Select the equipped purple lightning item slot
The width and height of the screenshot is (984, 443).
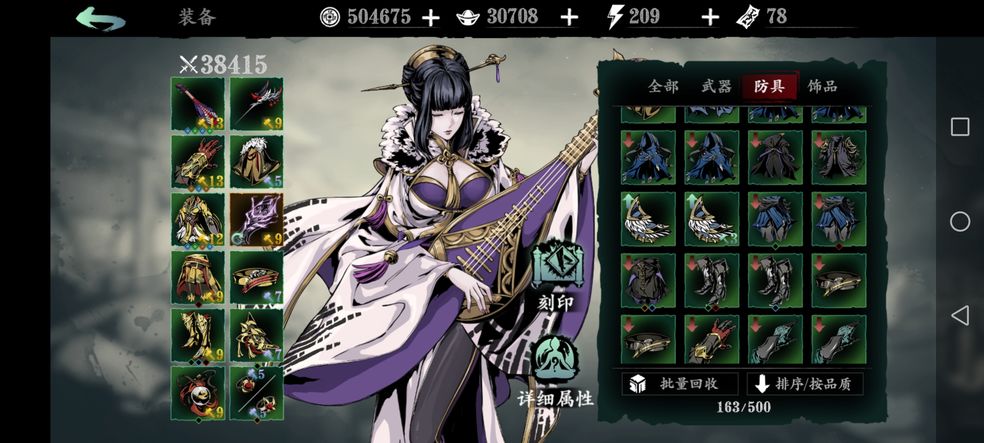tap(256, 219)
